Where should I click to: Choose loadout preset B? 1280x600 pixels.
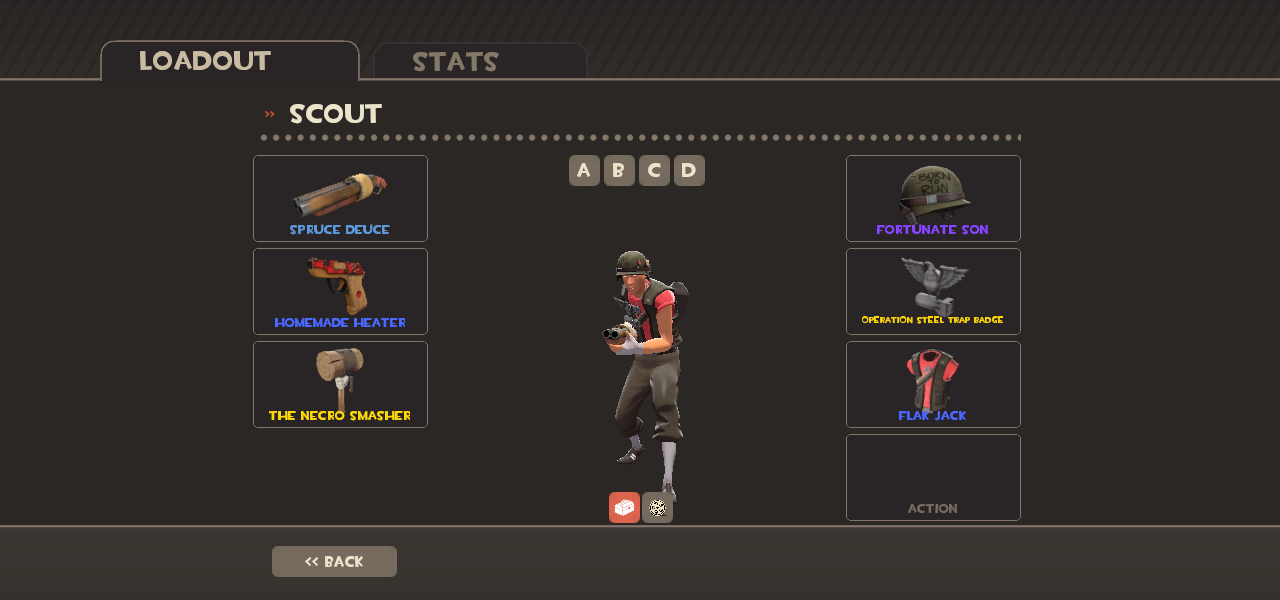pyautogui.click(x=619, y=170)
